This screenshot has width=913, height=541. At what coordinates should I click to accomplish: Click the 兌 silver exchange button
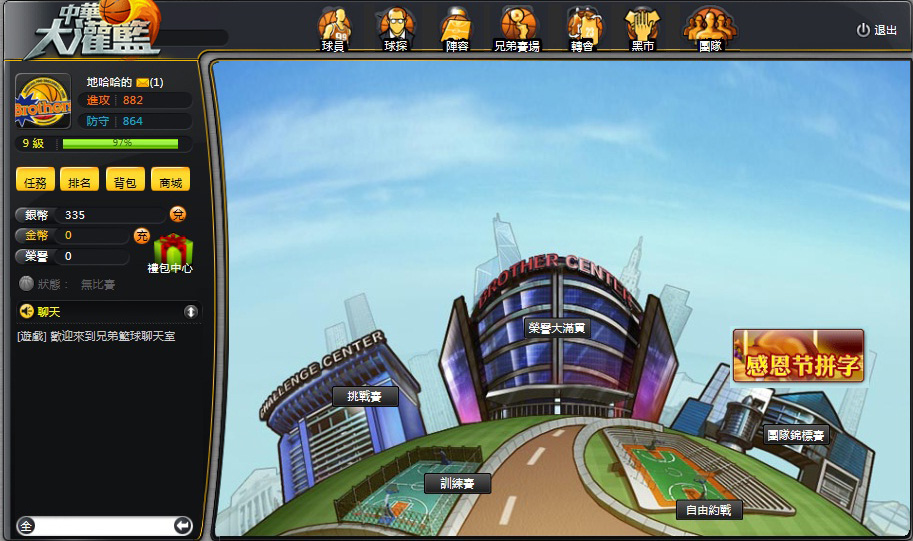pos(177,214)
